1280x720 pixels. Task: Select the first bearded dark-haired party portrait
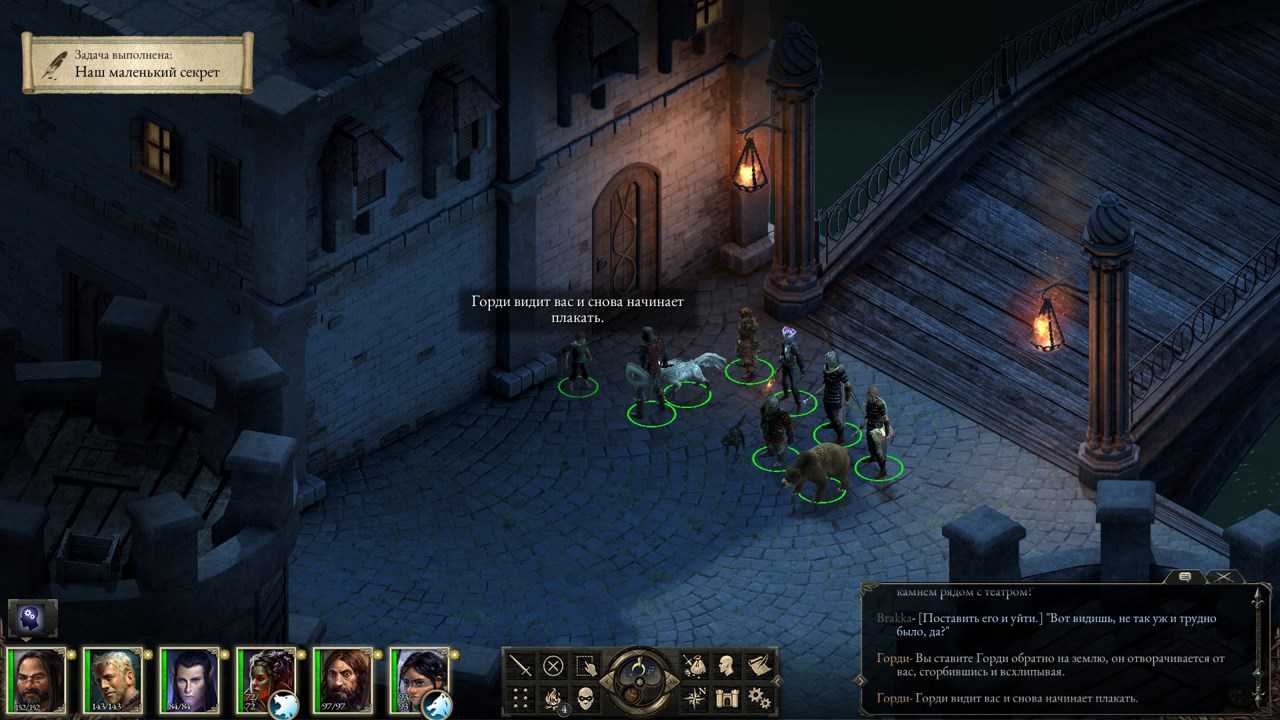(x=35, y=680)
